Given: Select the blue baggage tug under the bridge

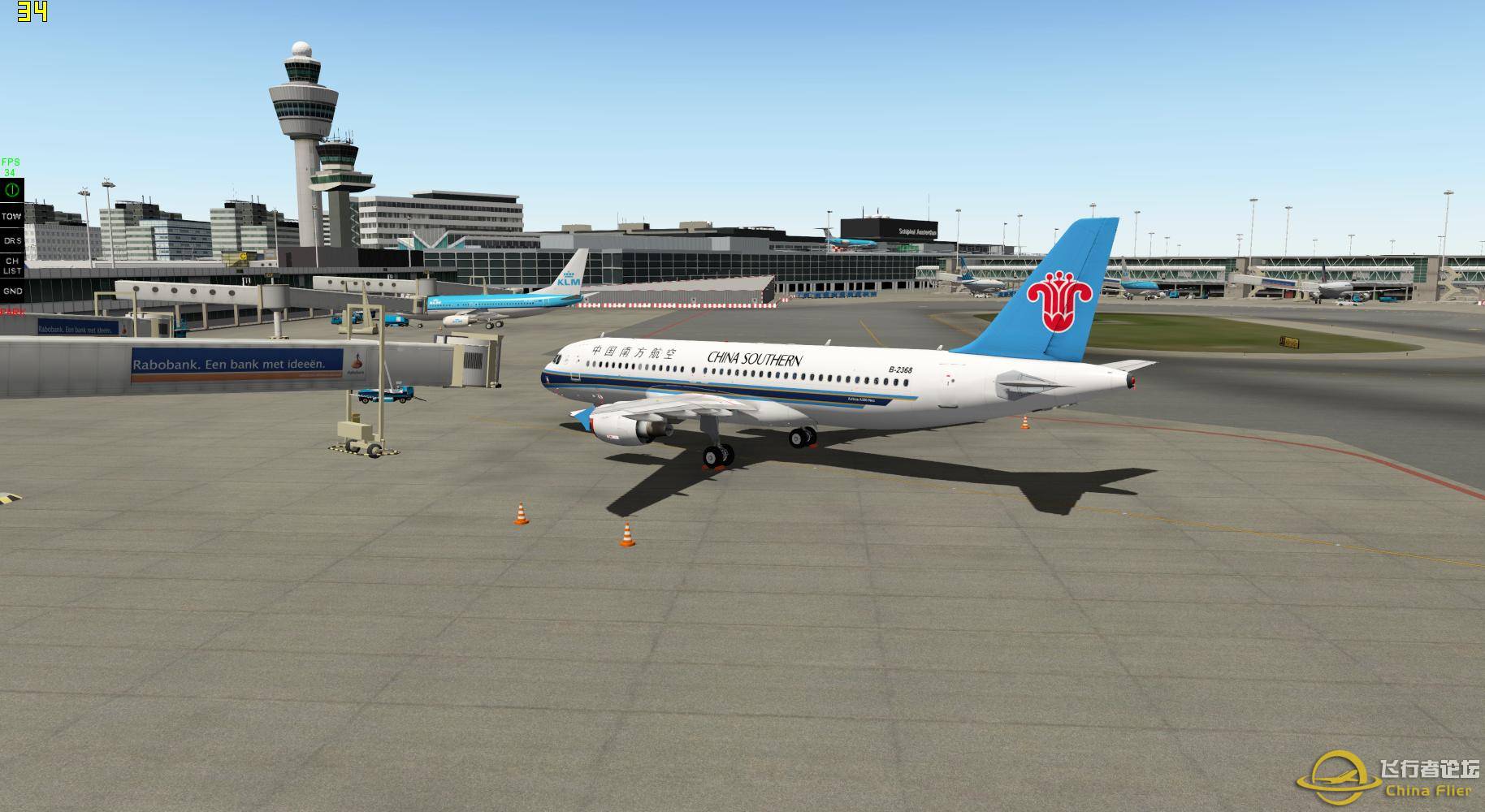Looking at the screenshot, I should (x=382, y=398).
